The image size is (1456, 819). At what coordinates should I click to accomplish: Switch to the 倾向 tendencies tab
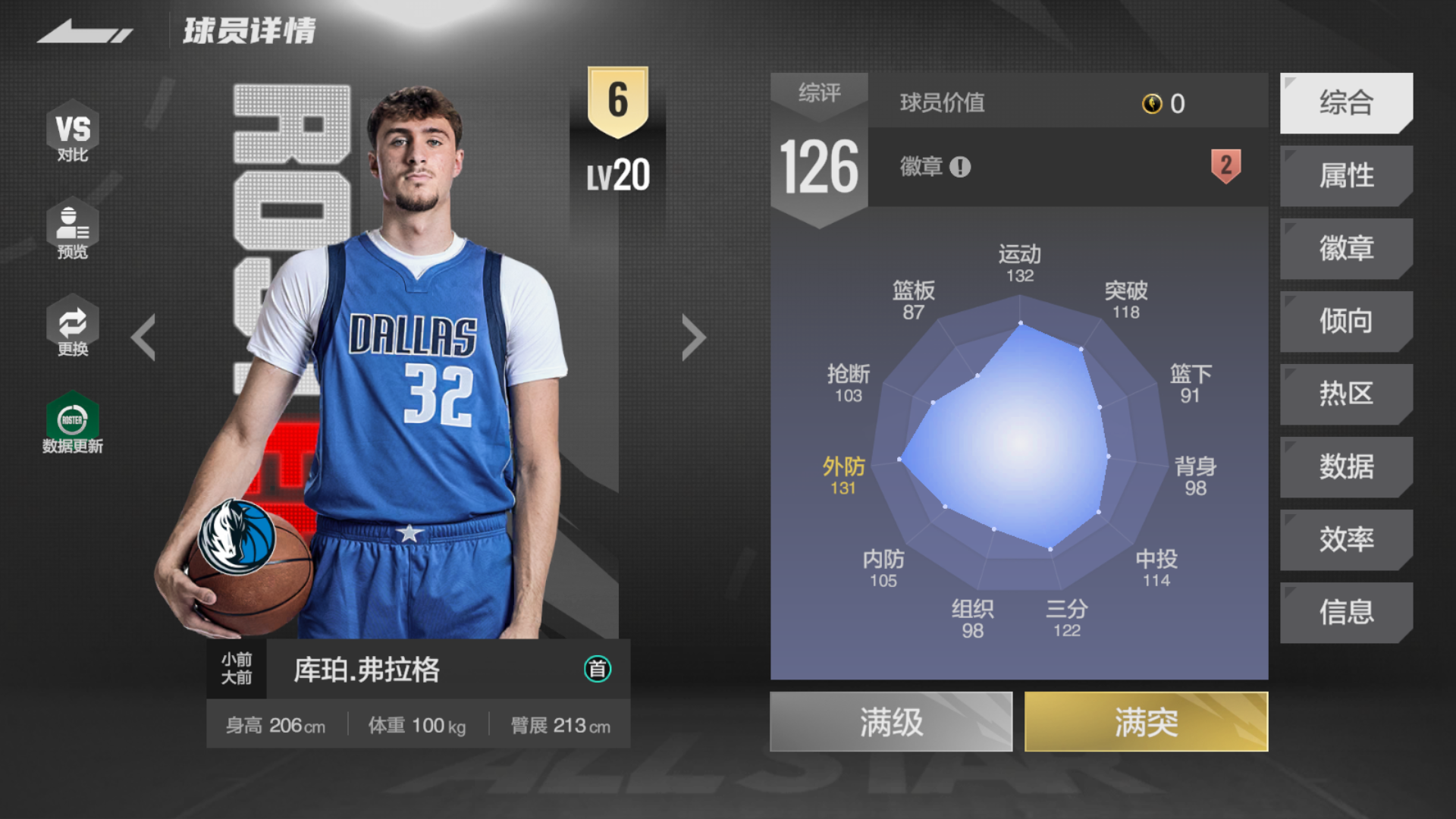(1346, 322)
